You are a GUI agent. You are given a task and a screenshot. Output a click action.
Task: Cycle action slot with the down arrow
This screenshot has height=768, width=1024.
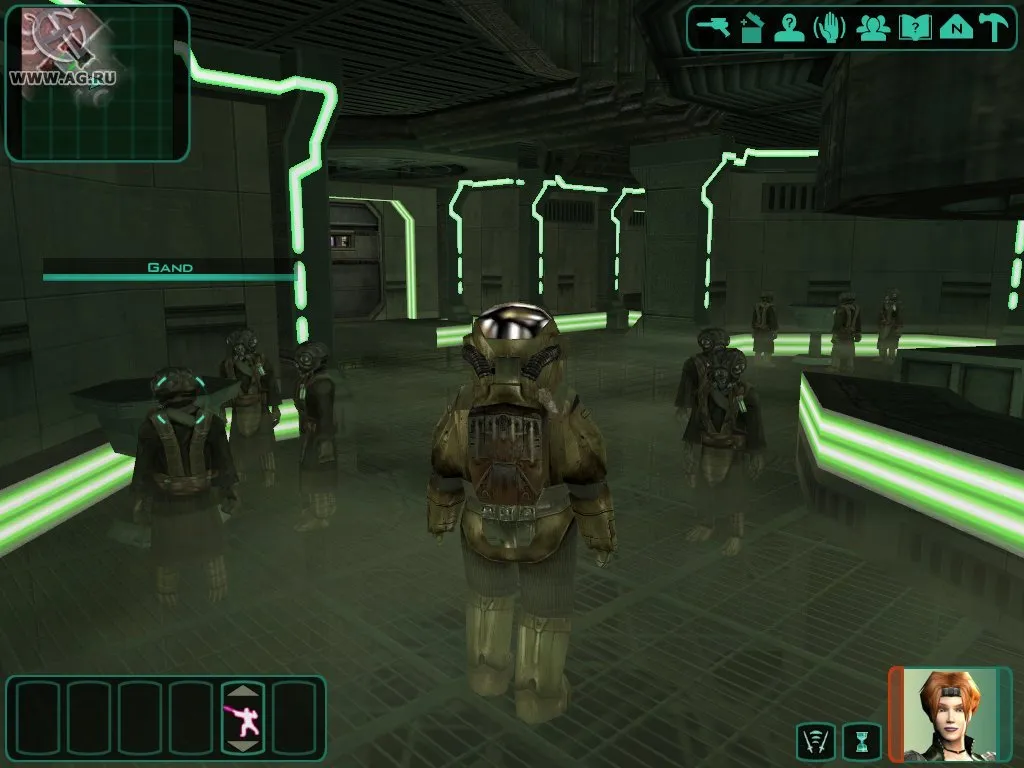[244, 745]
